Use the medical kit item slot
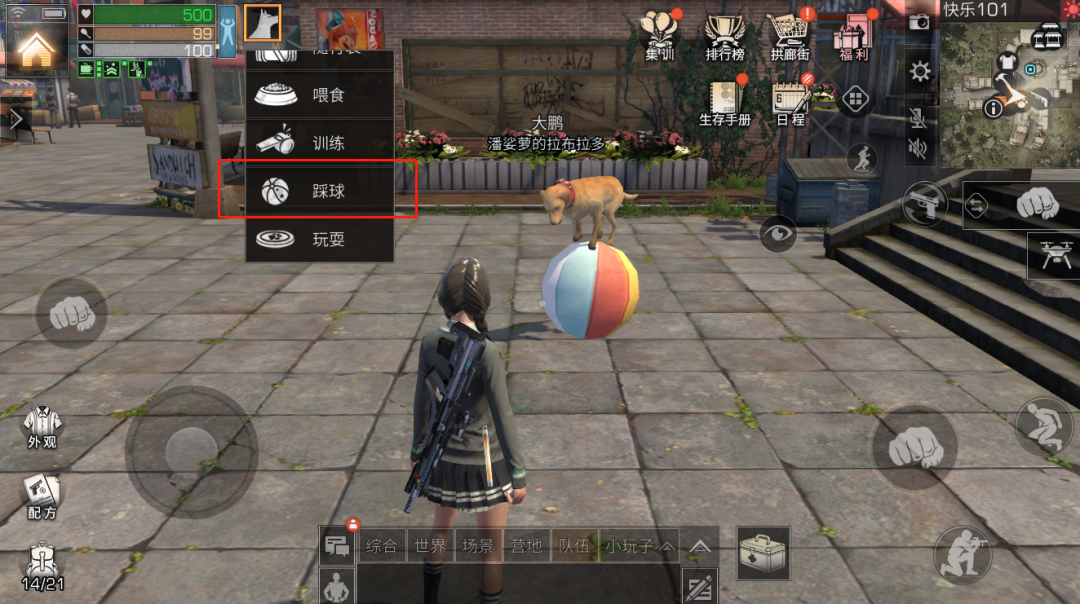Image resolution: width=1080 pixels, height=604 pixels. click(763, 552)
